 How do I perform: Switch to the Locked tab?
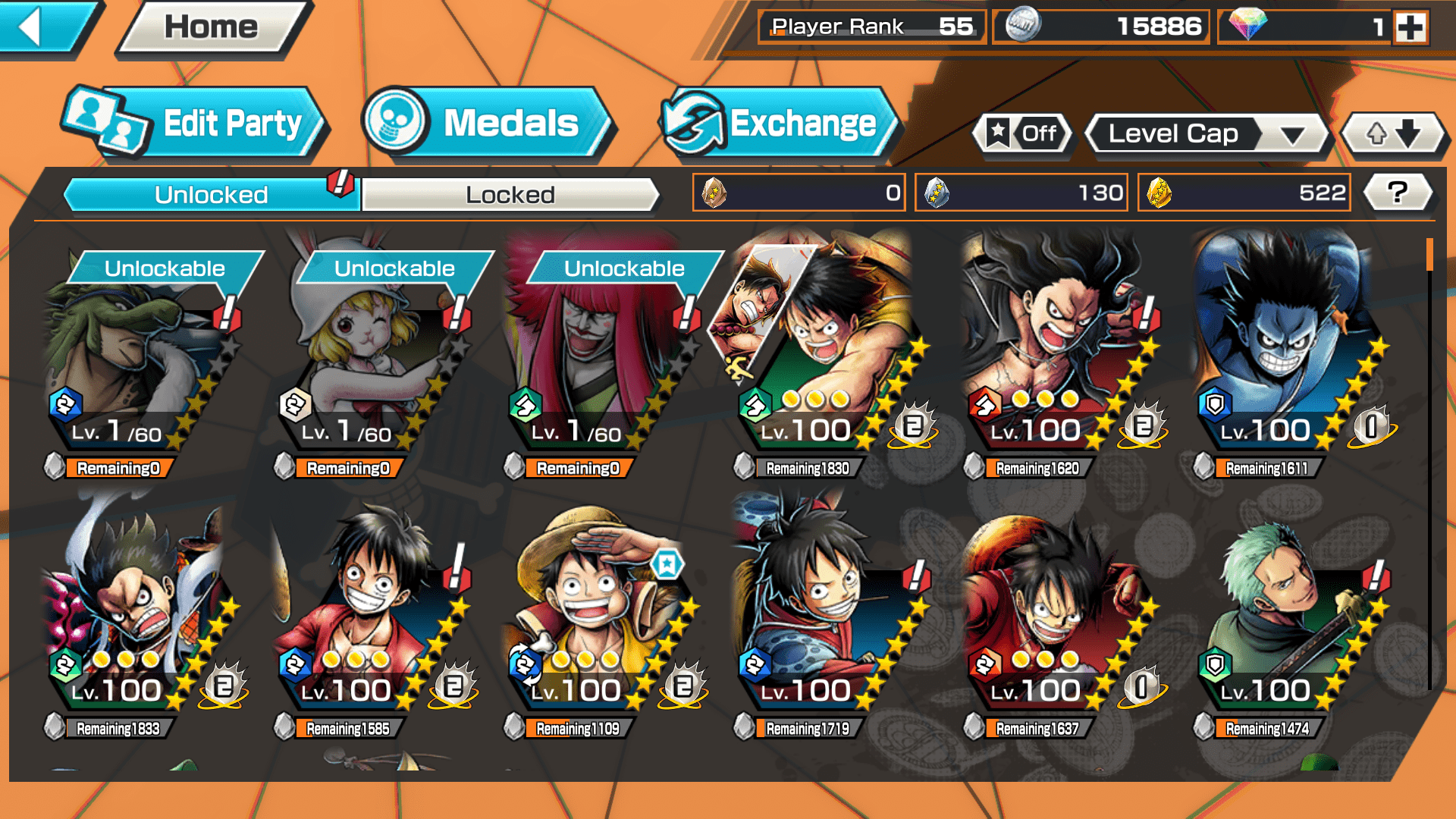pos(510,195)
